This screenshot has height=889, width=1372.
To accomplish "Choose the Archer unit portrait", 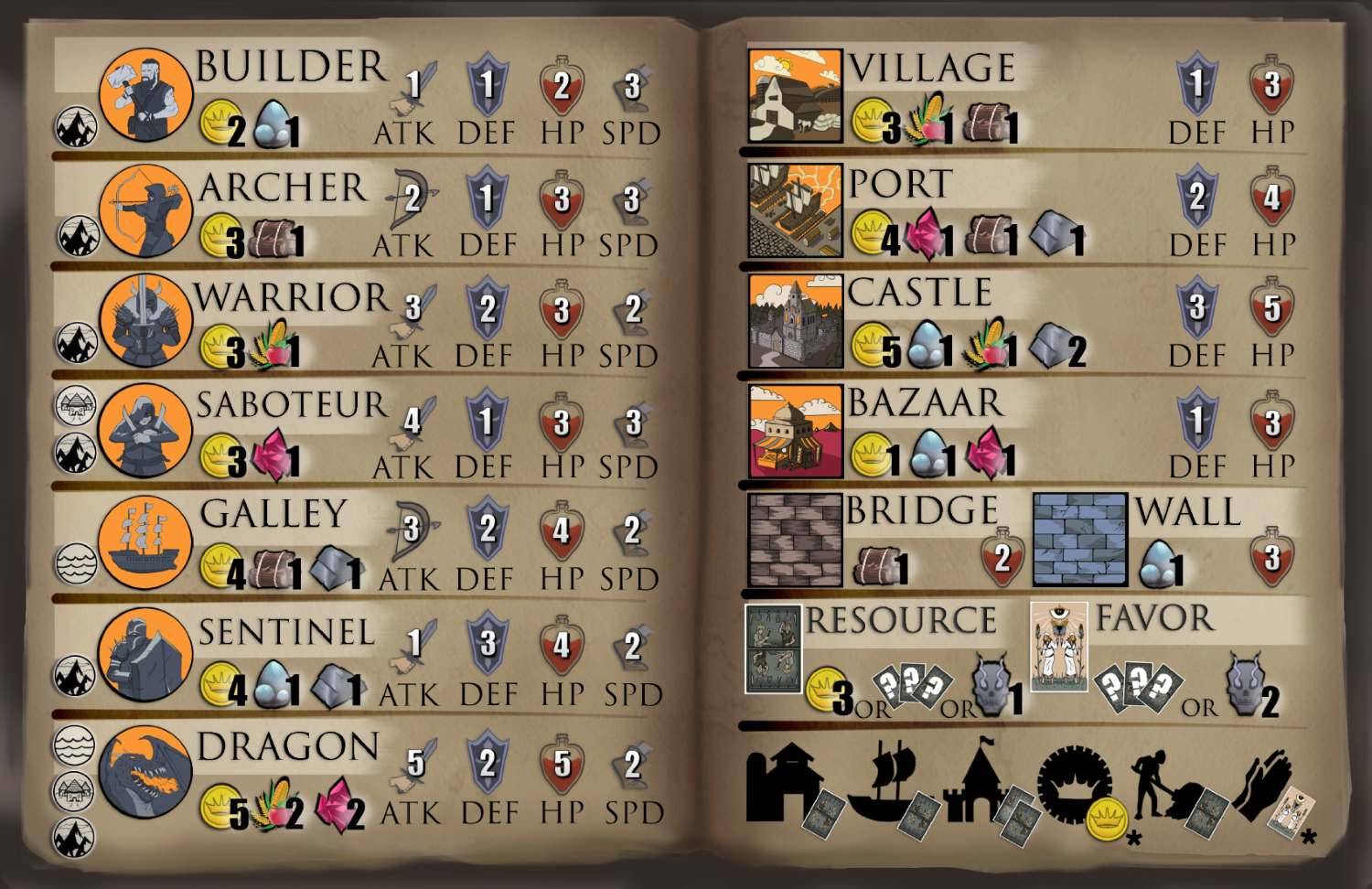I will point(145,210).
